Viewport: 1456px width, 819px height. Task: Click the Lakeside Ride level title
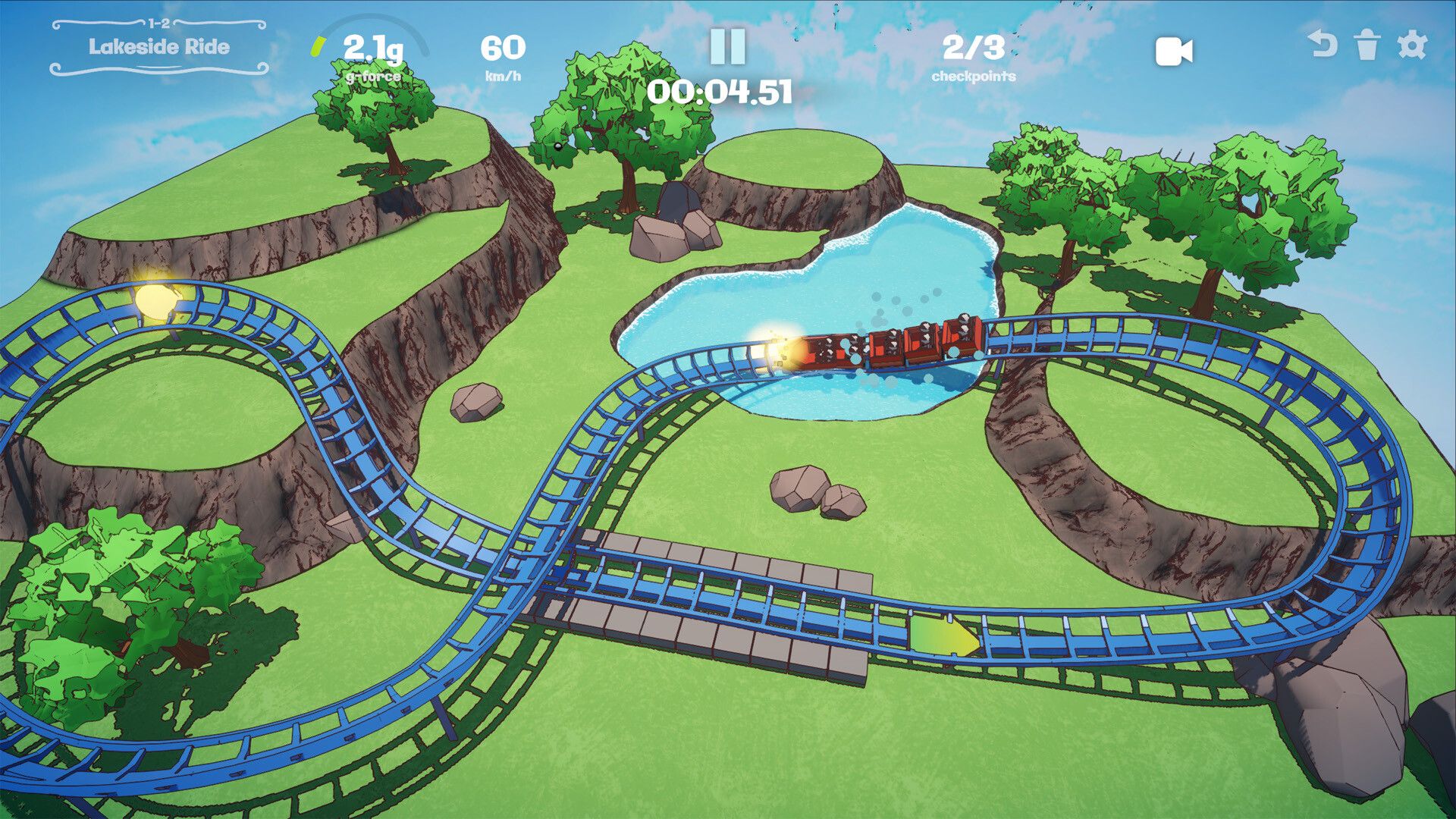point(159,47)
